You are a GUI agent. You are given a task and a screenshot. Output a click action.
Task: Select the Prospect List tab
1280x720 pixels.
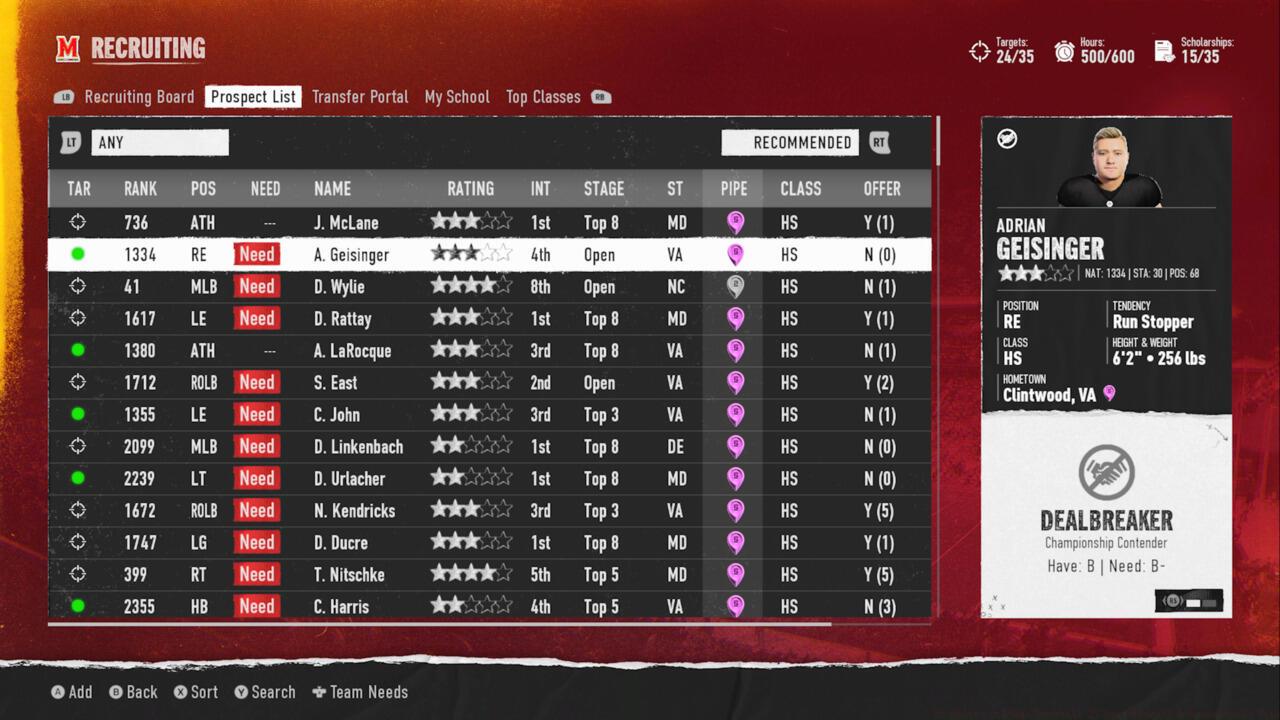click(253, 97)
